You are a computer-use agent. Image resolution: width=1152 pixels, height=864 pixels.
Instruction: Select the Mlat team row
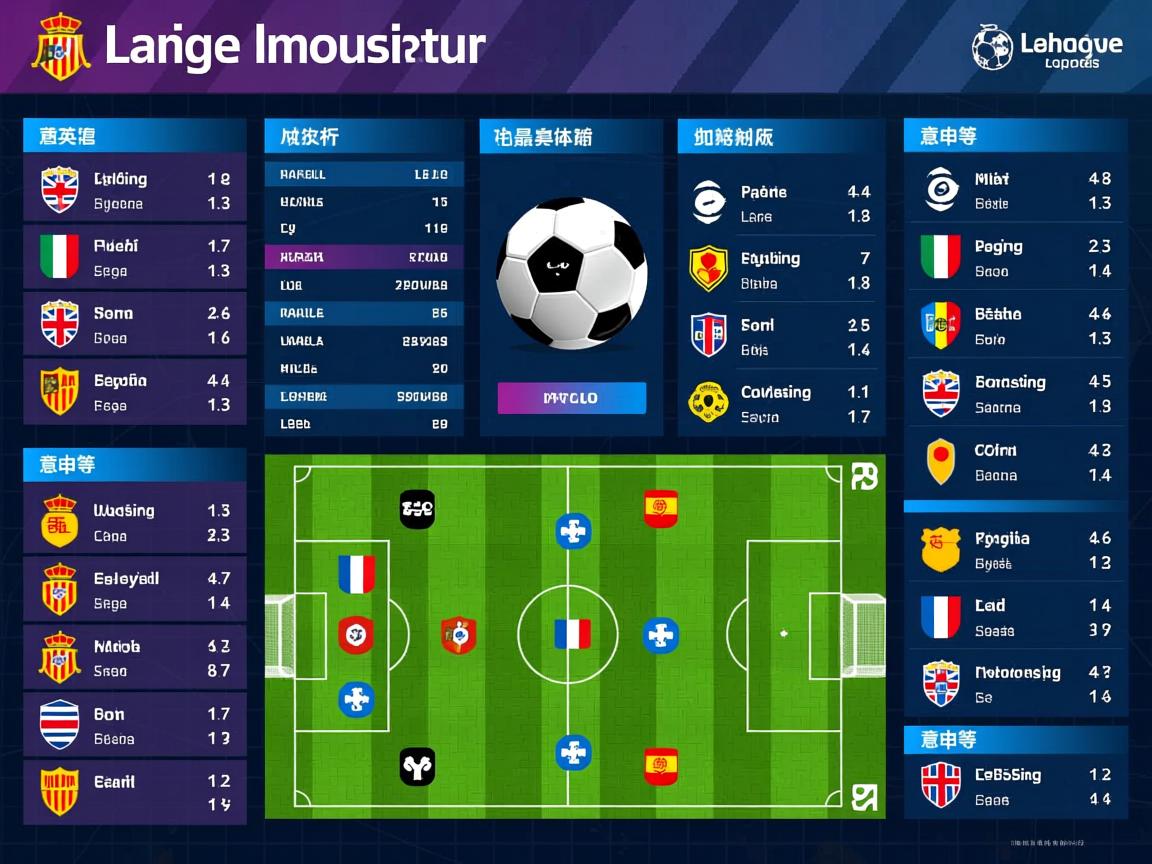[x=1015, y=190]
